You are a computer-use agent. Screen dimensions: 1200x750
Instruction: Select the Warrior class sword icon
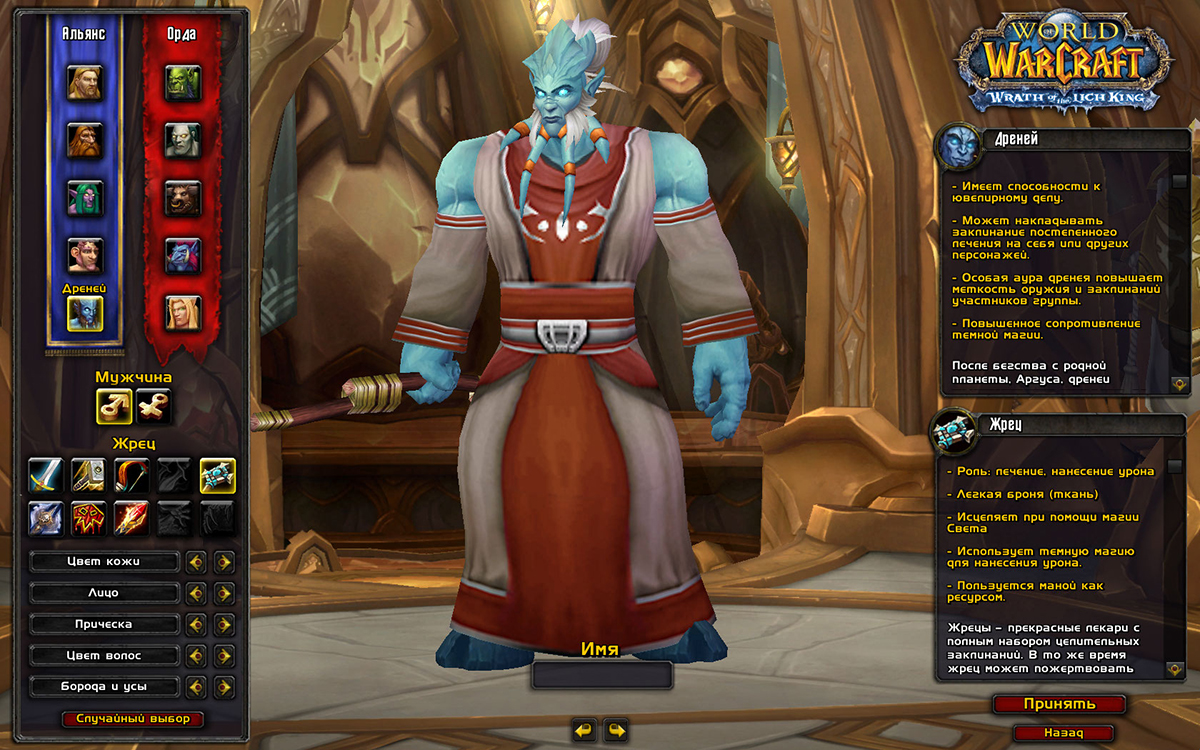[x=46, y=475]
